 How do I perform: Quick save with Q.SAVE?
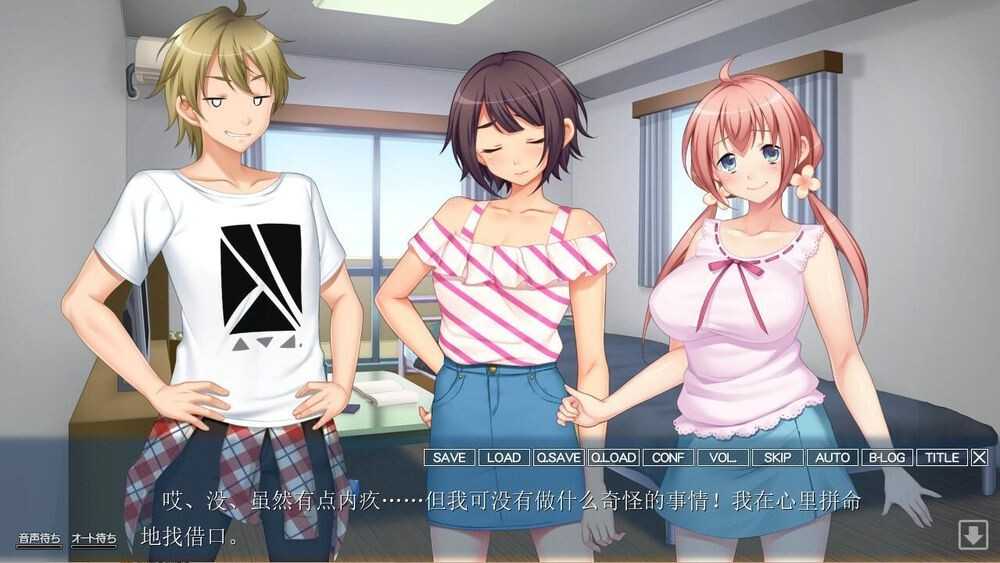click(x=558, y=457)
